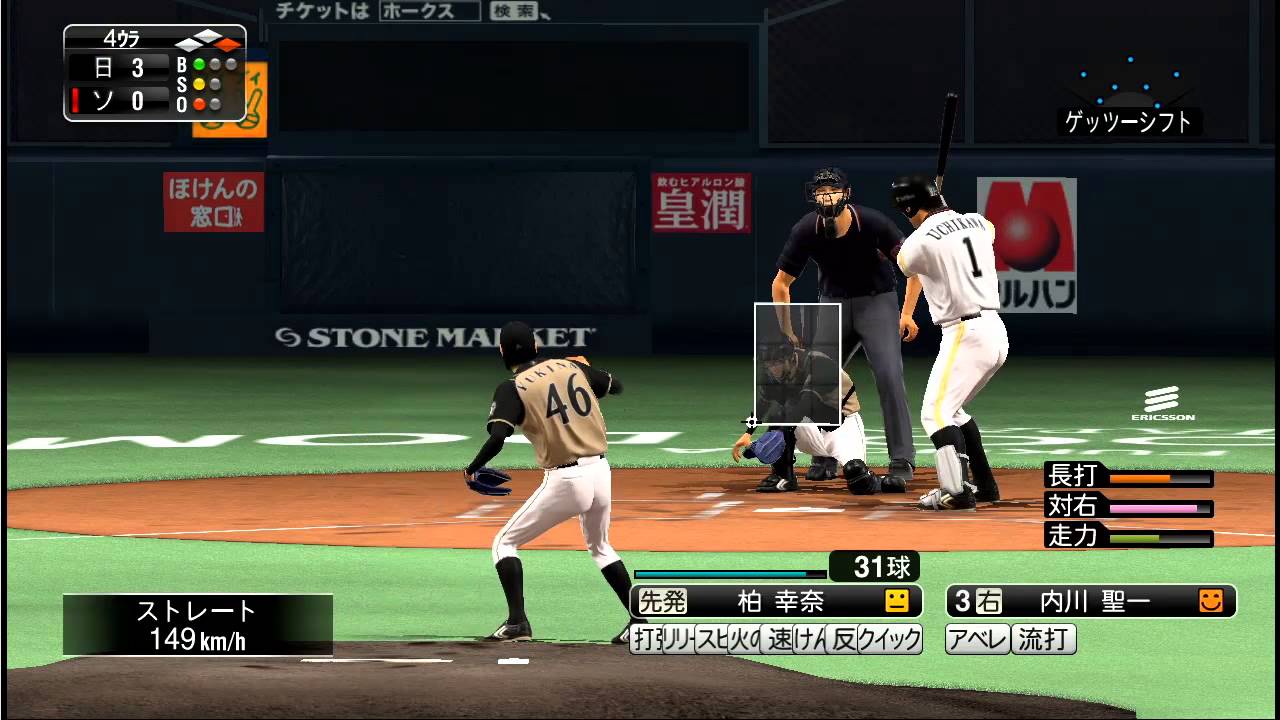Select pitcher 柏 幸奈 name panel
This screenshot has height=720, width=1280.
click(x=776, y=601)
